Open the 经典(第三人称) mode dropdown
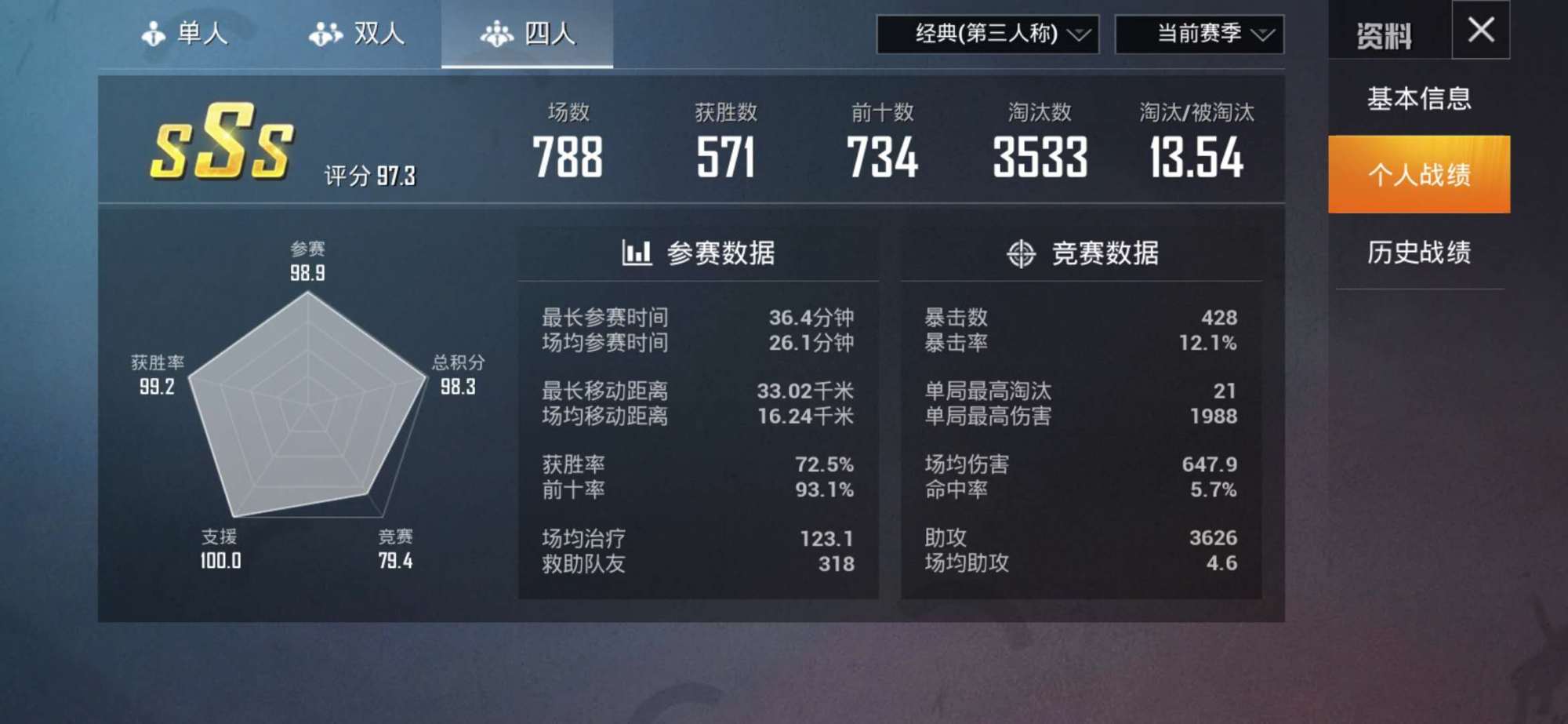The height and width of the screenshot is (724, 1568). (988, 35)
